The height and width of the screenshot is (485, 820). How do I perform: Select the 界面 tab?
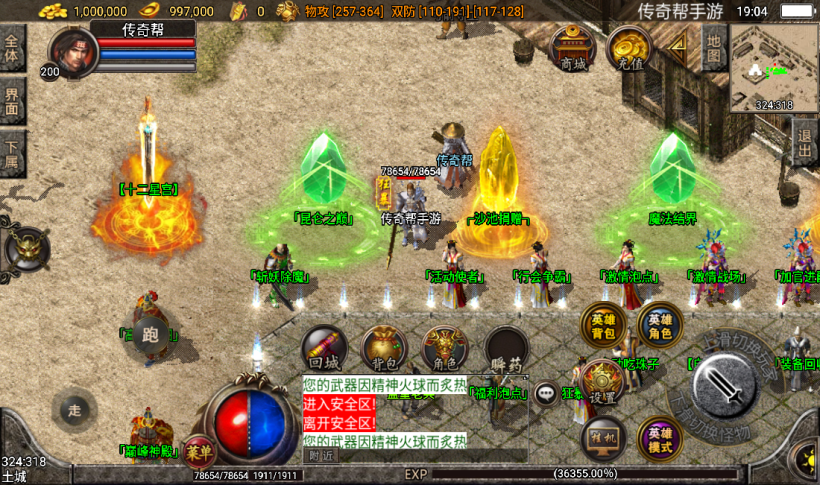(x=12, y=101)
